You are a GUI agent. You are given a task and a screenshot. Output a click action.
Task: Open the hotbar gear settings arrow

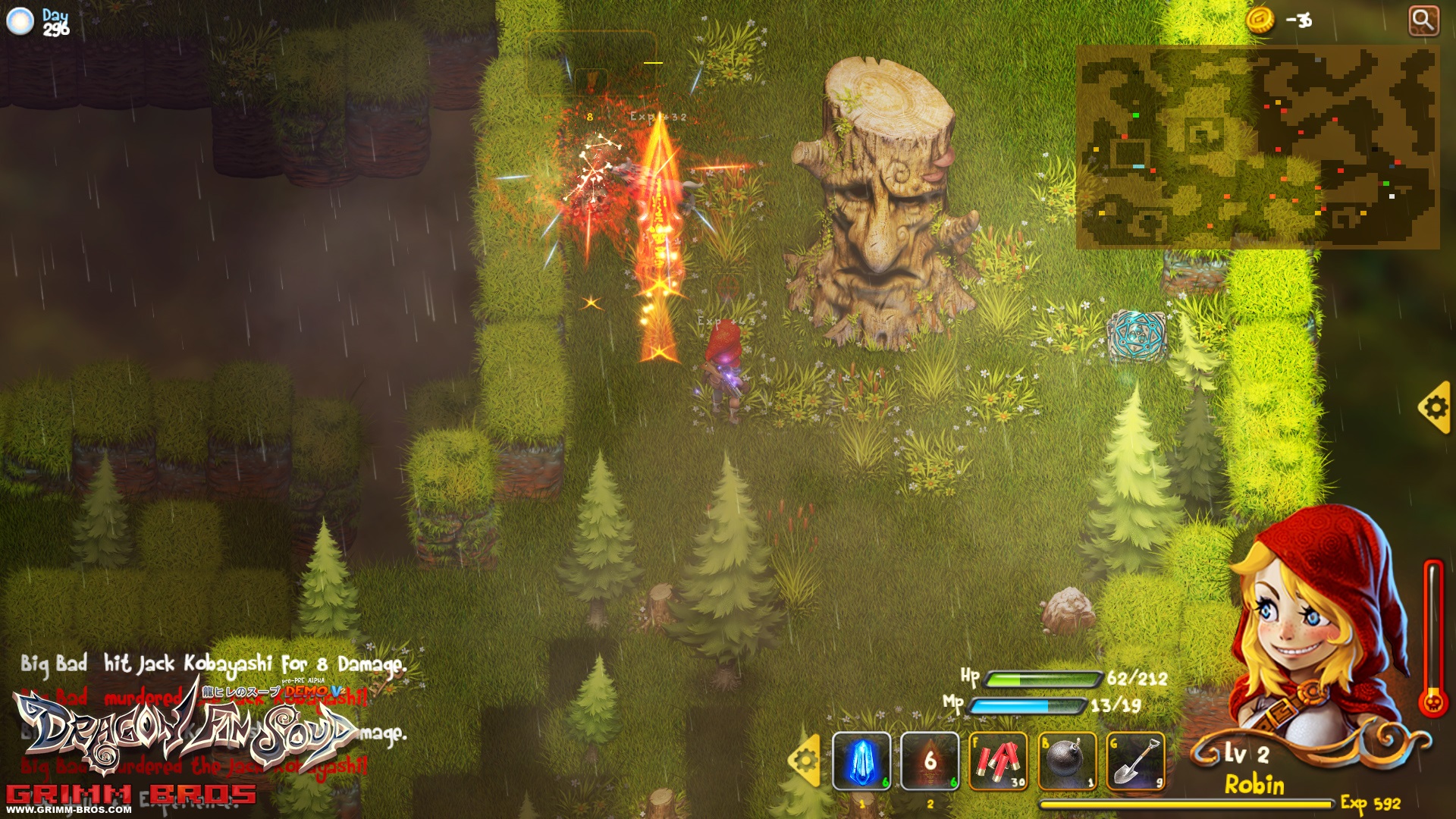[805, 759]
